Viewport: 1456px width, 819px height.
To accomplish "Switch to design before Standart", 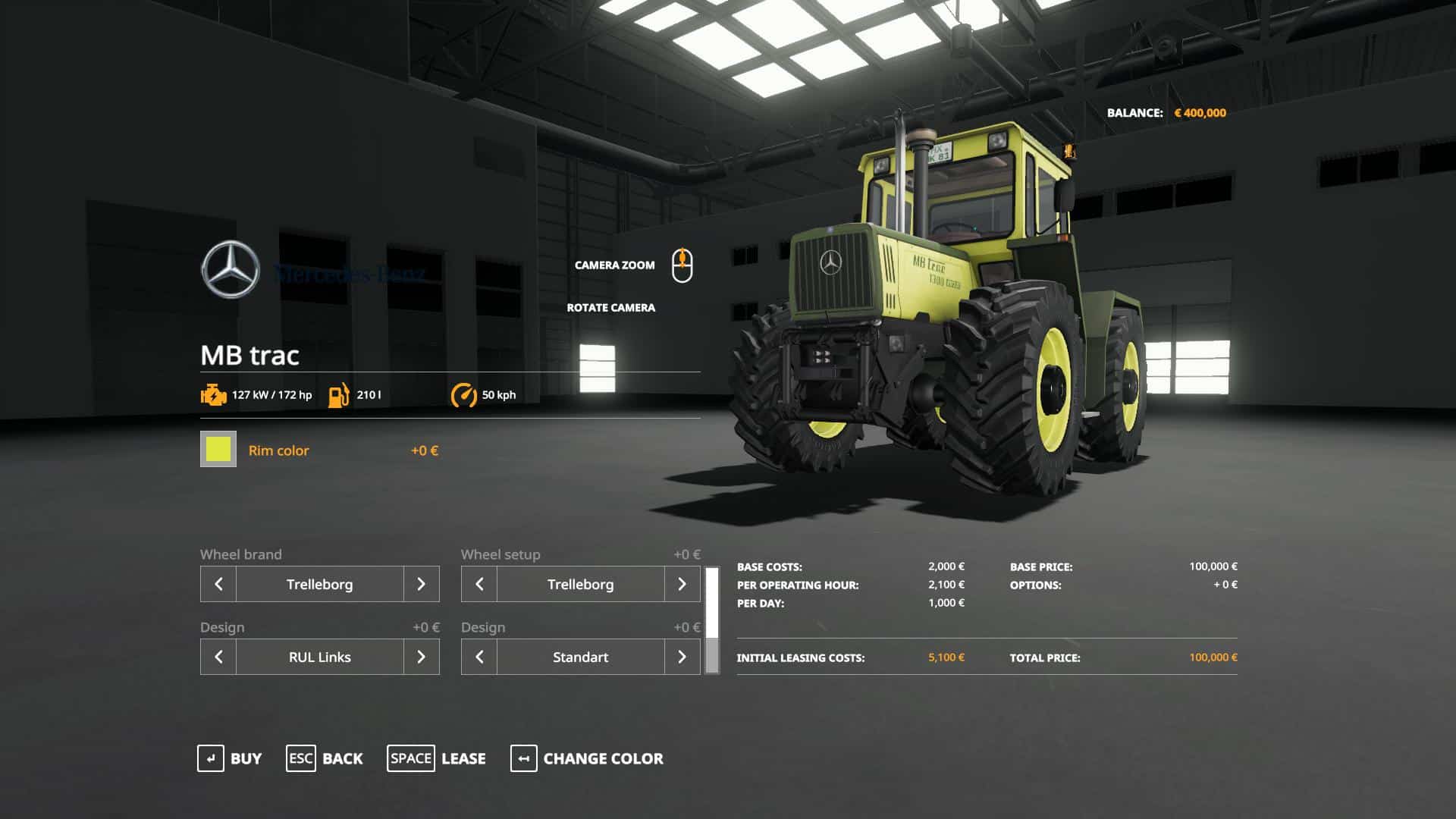I will 479,657.
